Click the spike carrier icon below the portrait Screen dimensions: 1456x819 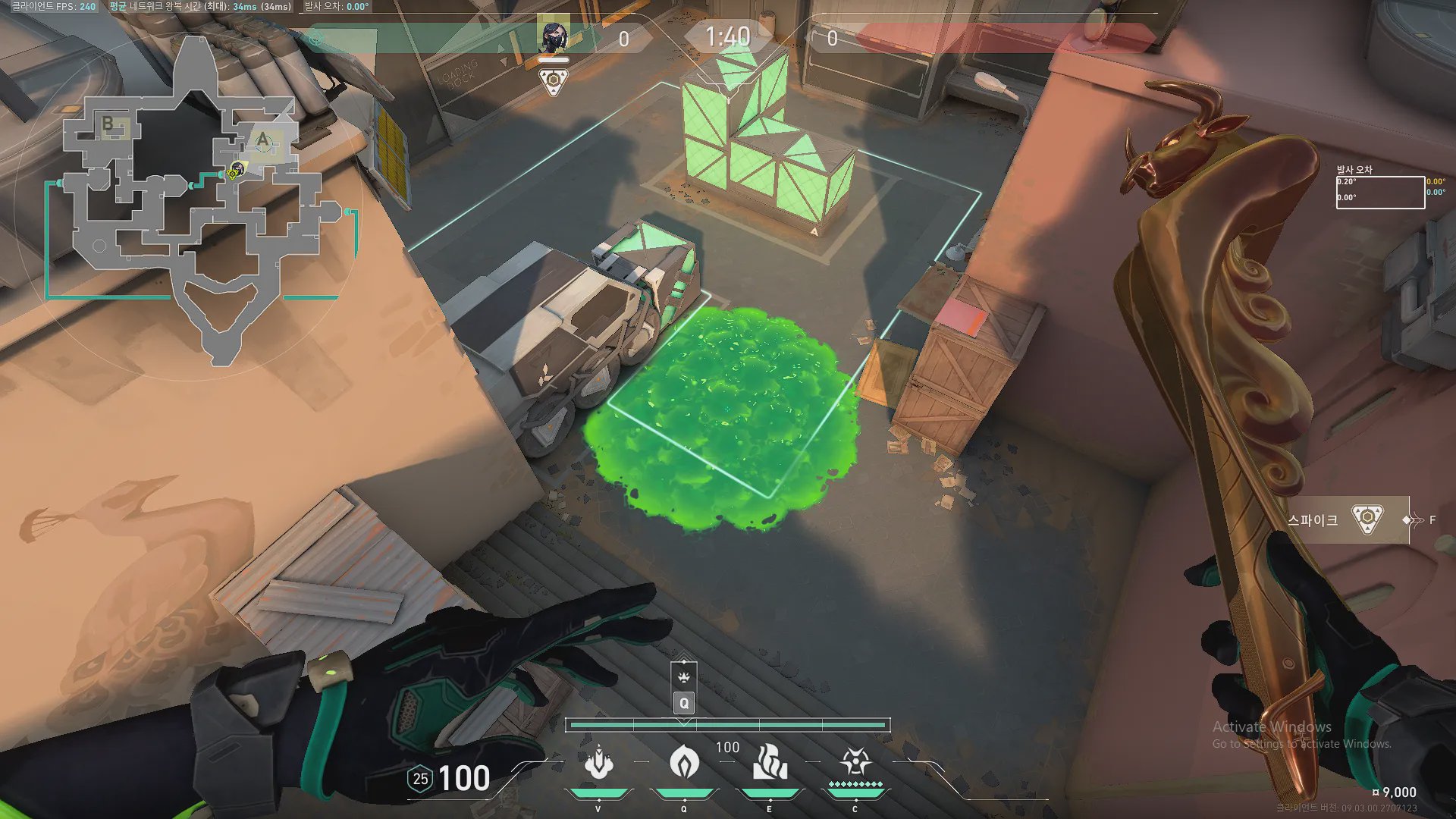tap(554, 81)
